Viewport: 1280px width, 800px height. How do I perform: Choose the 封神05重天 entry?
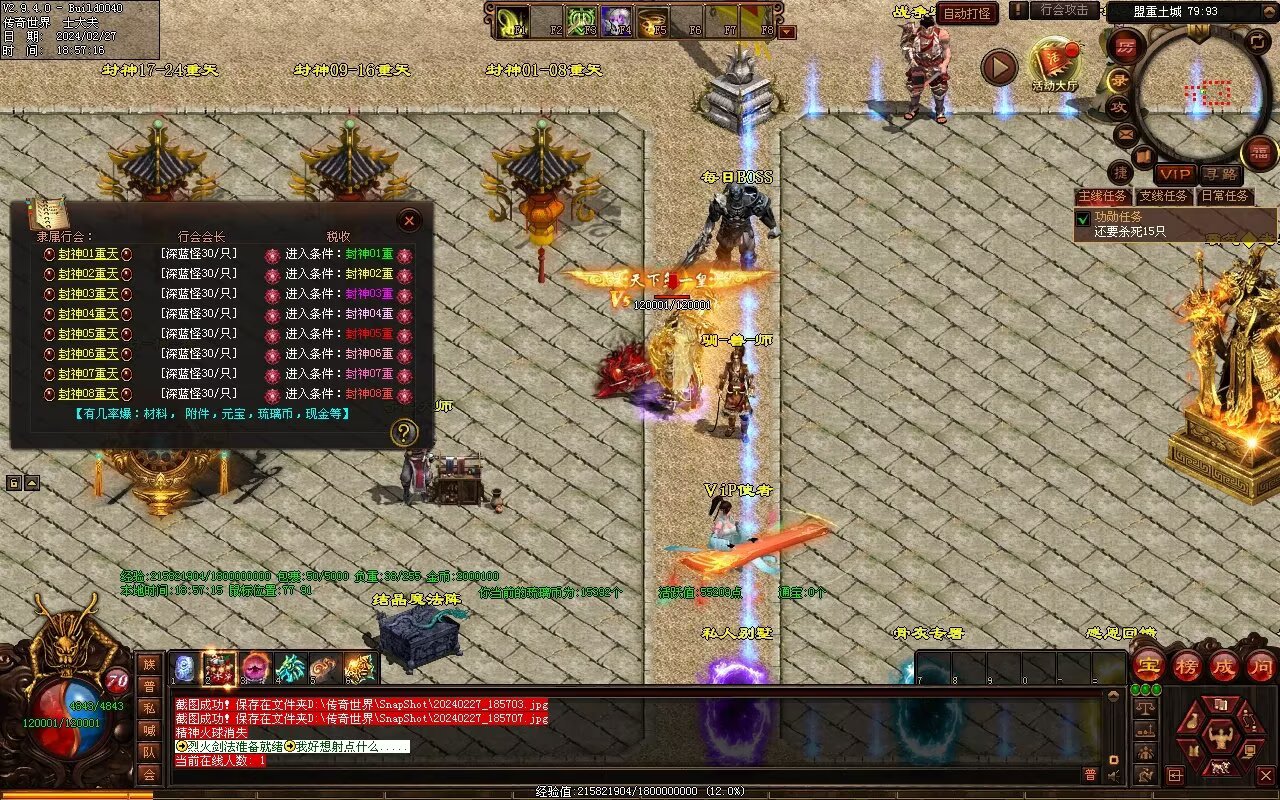coord(88,334)
